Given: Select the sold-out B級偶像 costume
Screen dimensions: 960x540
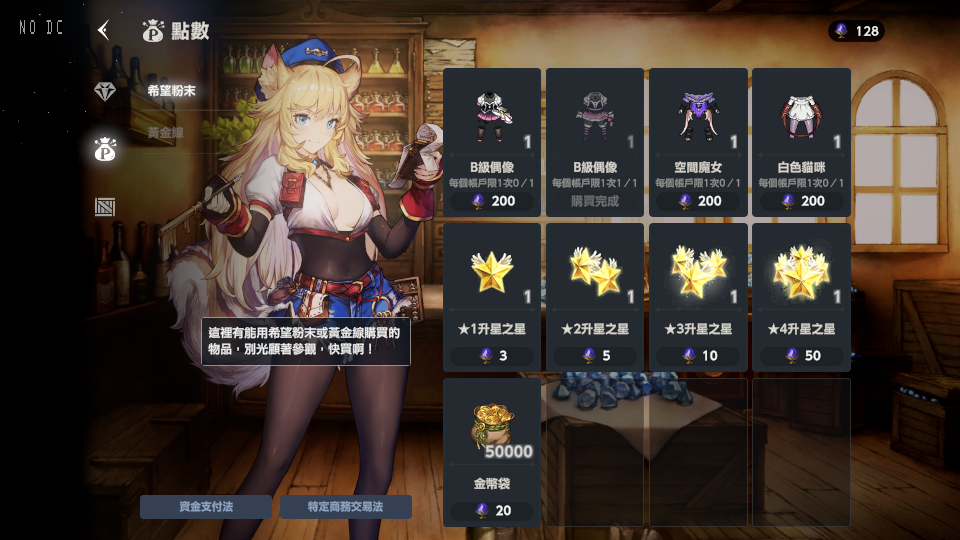Looking at the screenshot, I should click(x=594, y=142).
